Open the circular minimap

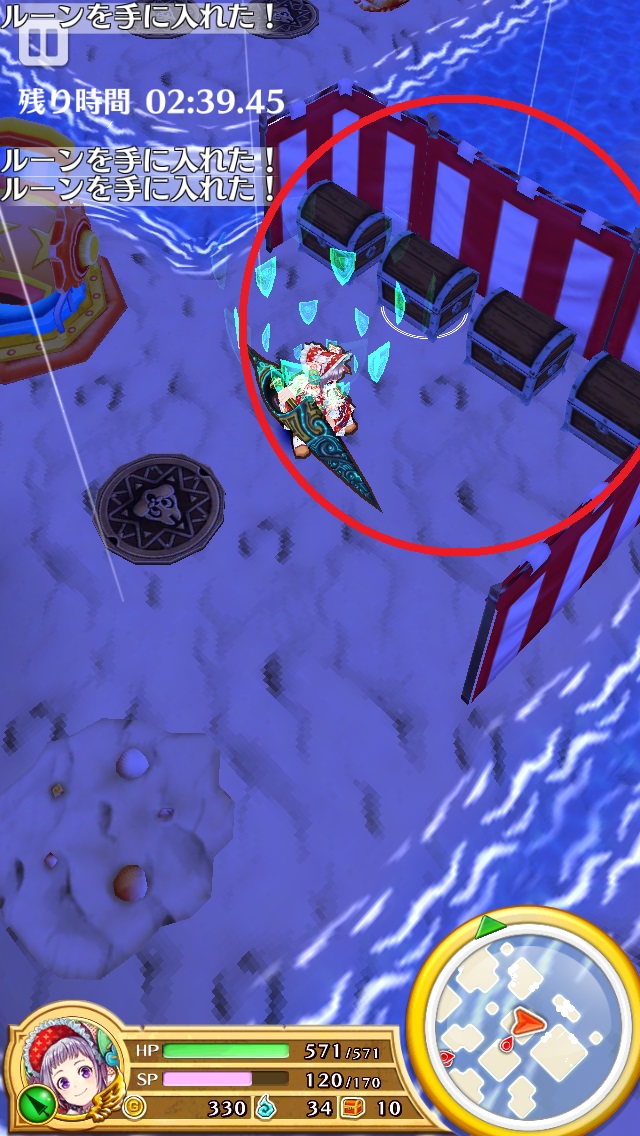coord(521,1023)
